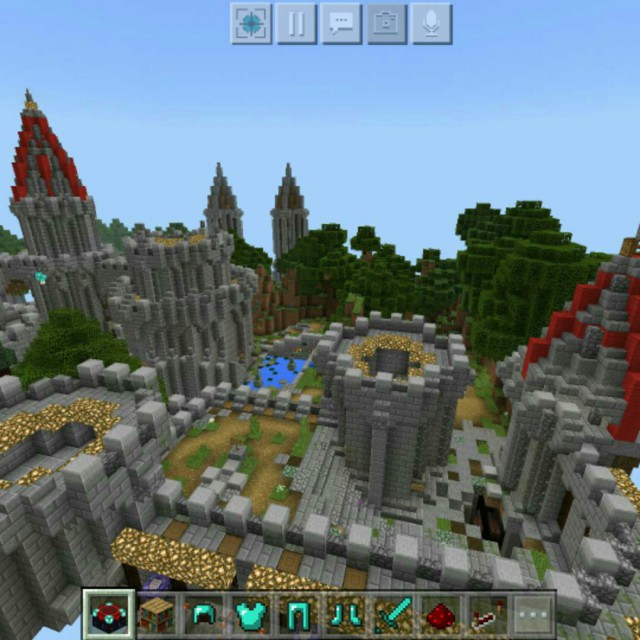
Task: Select the diamond chestplate in the hotbar
Action: (x=250, y=614)
